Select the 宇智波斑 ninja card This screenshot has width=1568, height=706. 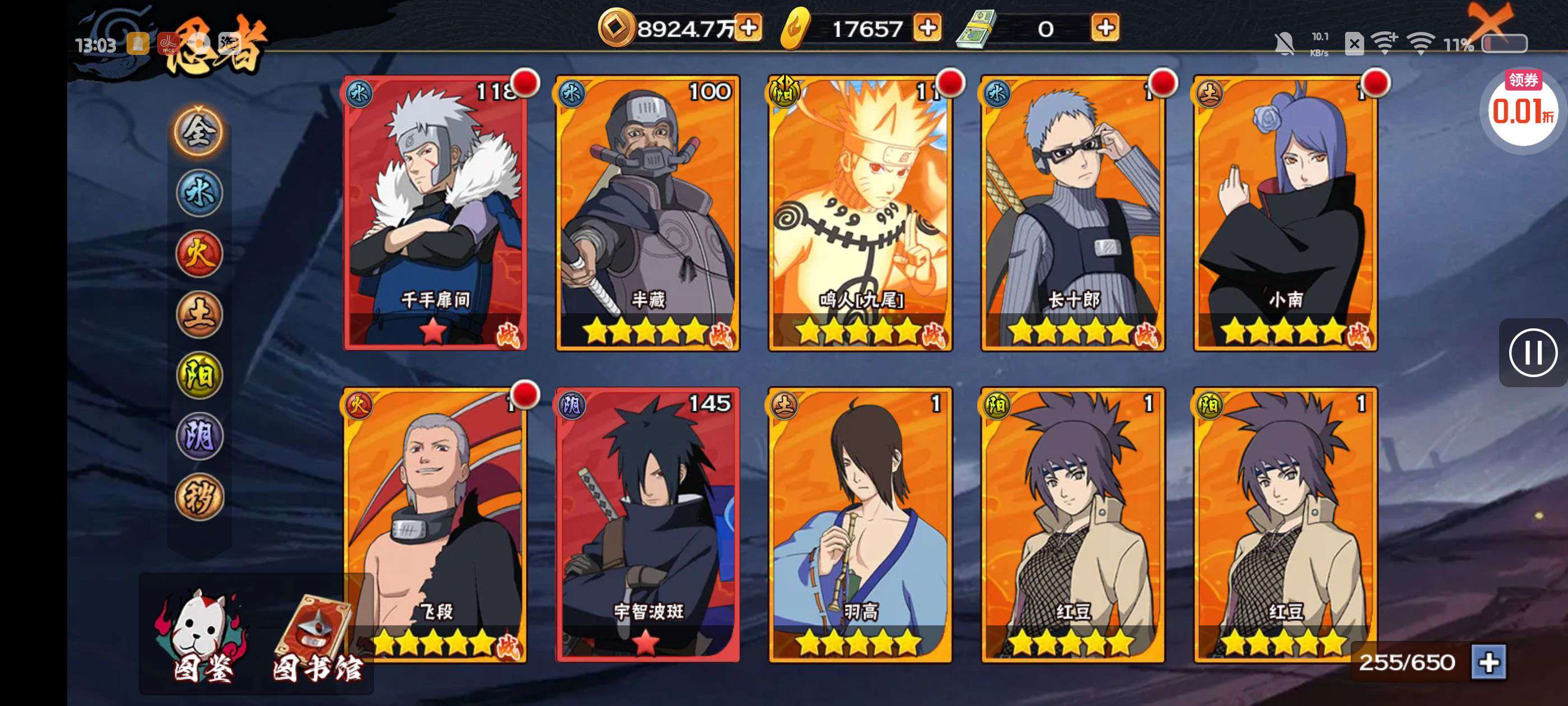(x=648, y=524)
